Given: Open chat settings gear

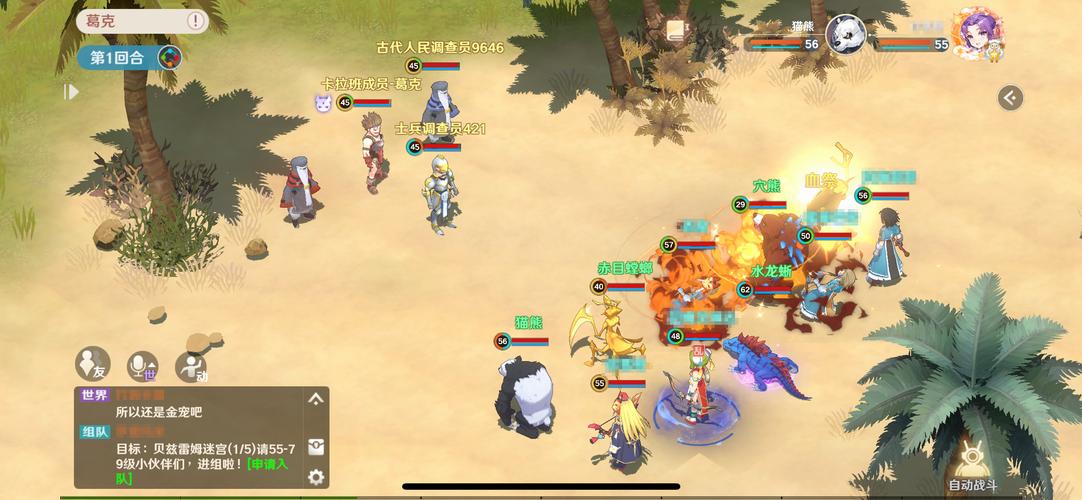Looking at the screenshot, I should click(x=316, y=477).
